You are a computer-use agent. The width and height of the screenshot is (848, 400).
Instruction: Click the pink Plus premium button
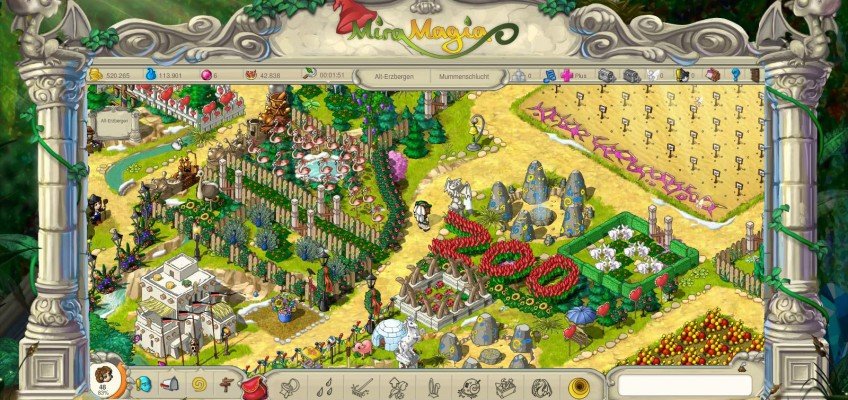[567, 75]
